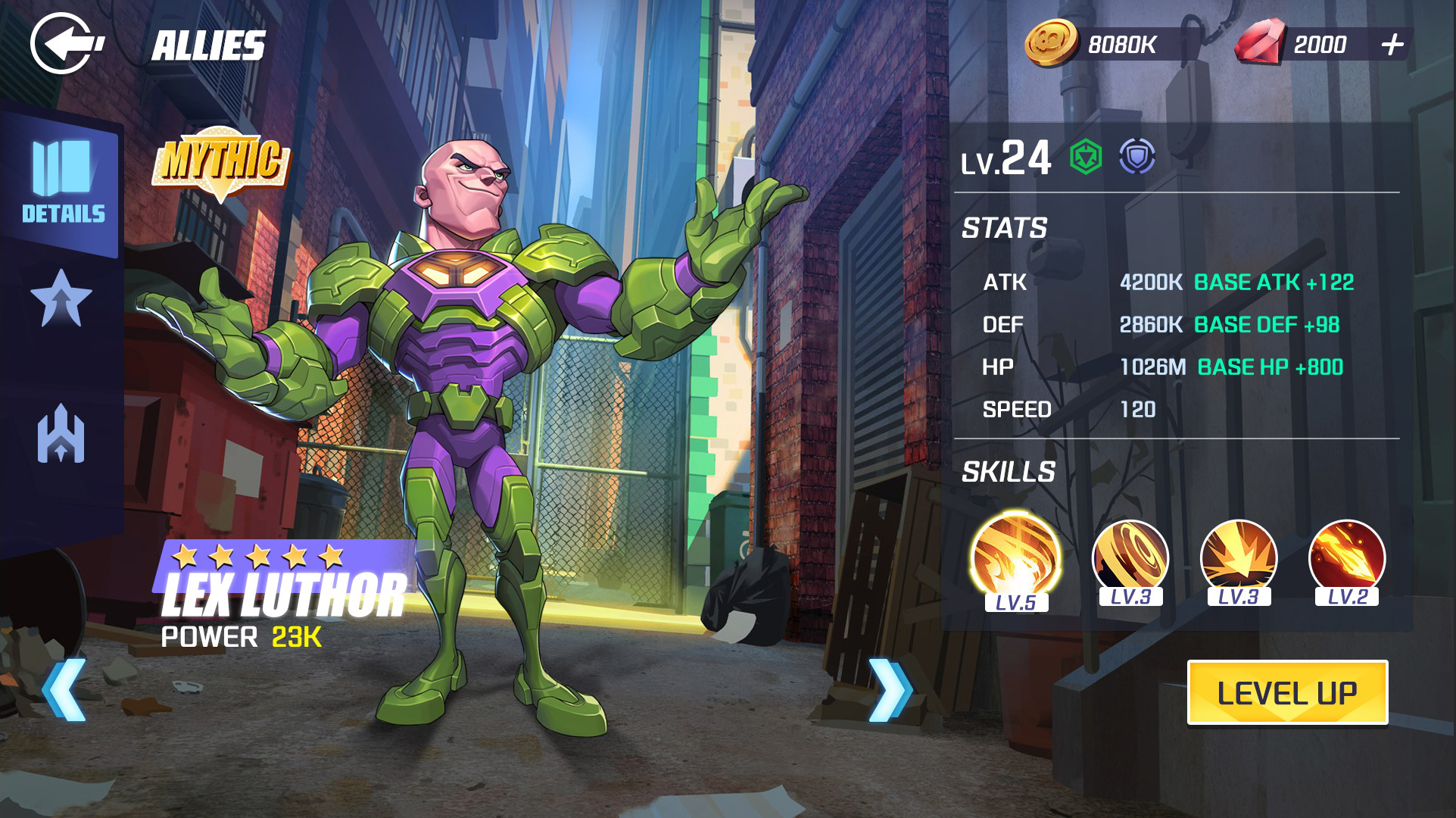Click the yellow Level Up button
This screenshot has width=1456, height=818.
(x=1286, y=692)
